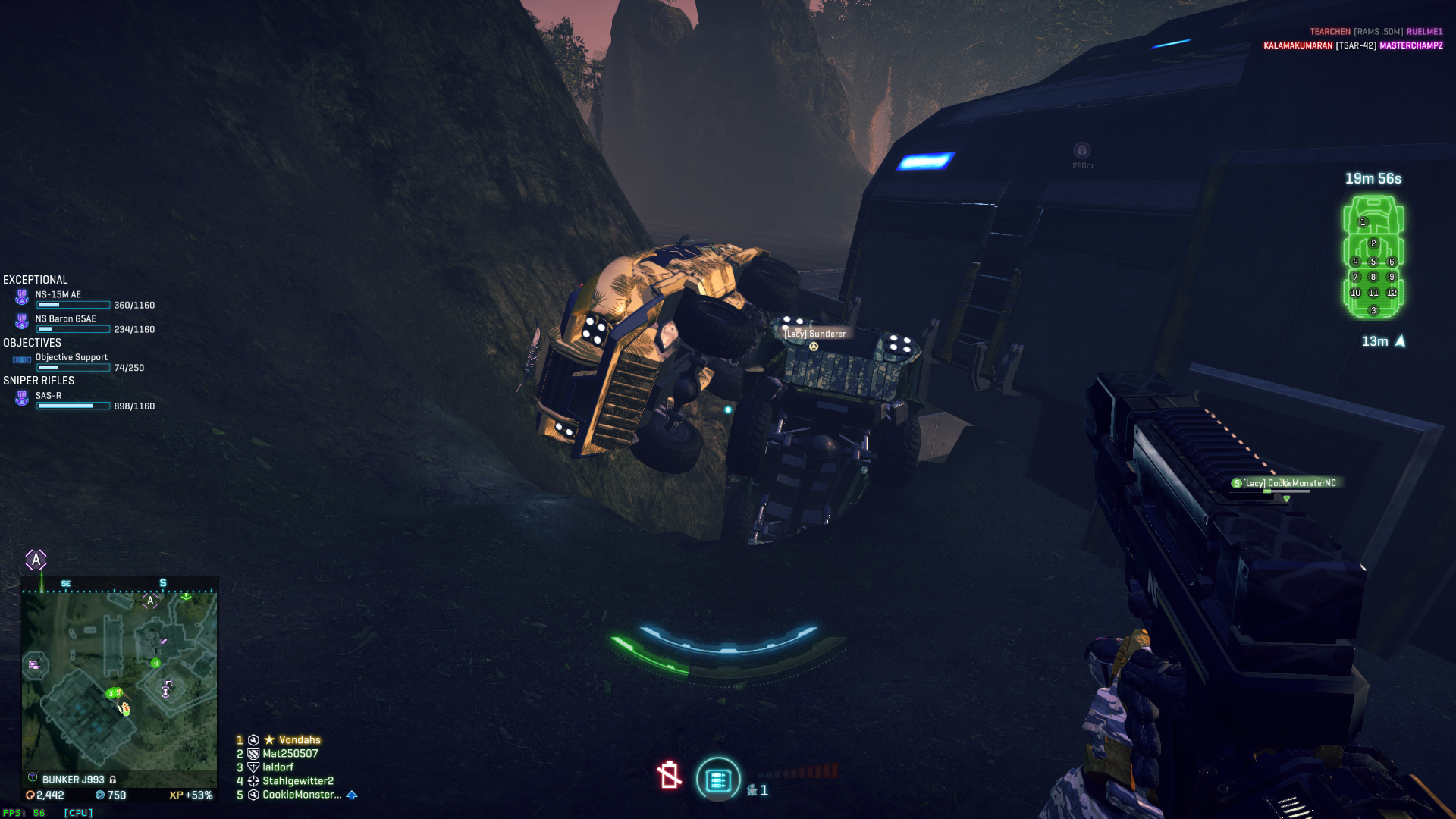Image resolution: width=1456 pixels, height=819 pixels.
Task: Click the red empty battery icon
Action: pyautogui.click(x=669, y=775)
